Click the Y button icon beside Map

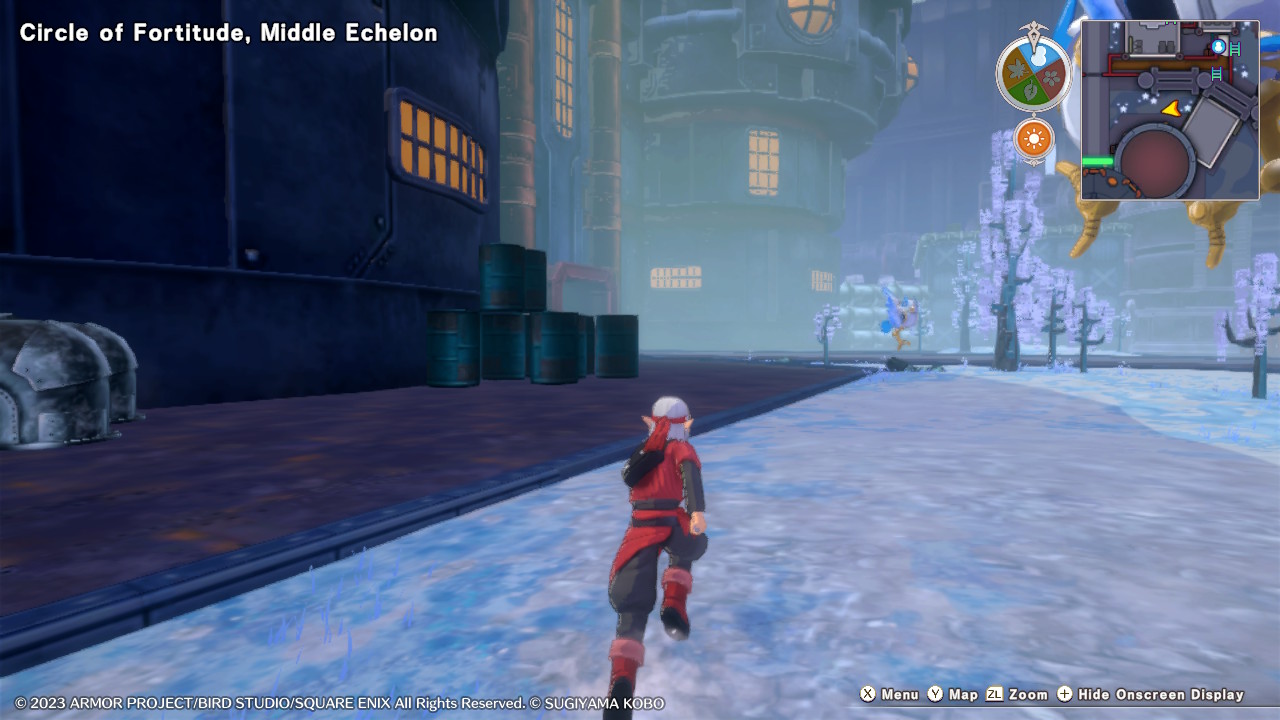[x=935, y=694]
